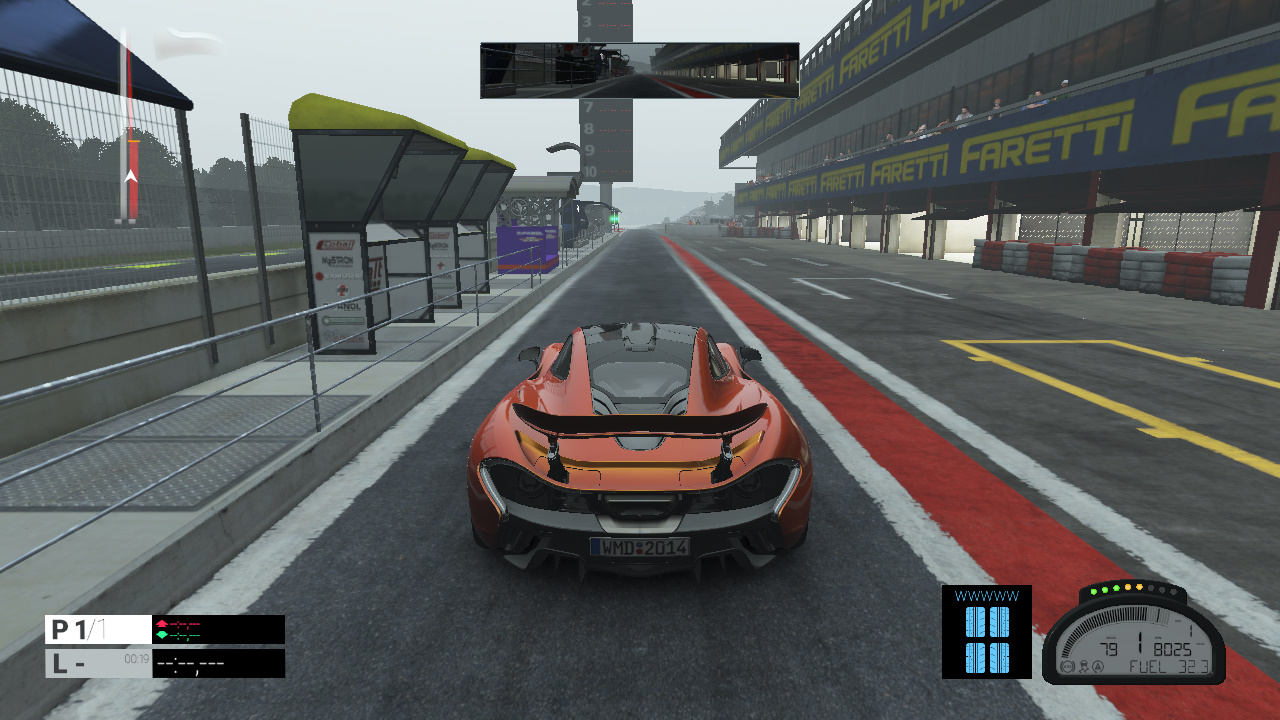Click the rear-view mirror display

pos(639,70)
